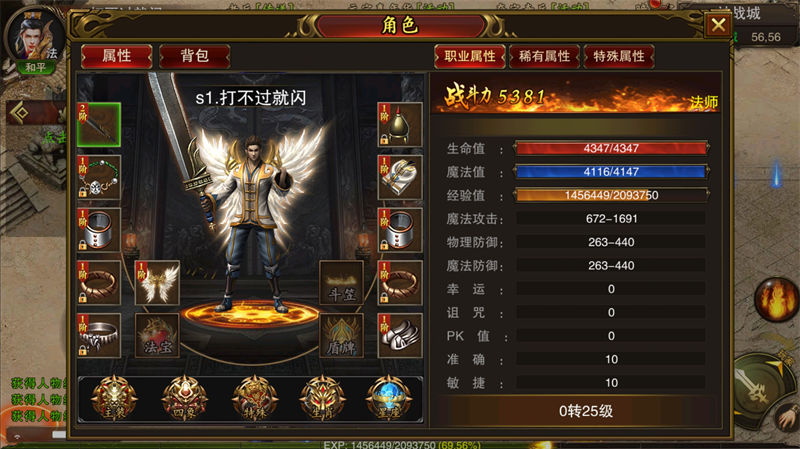The image size is (800, 449).
Task: Select the equipped sword weapon slot
Action: pos(99,124)
